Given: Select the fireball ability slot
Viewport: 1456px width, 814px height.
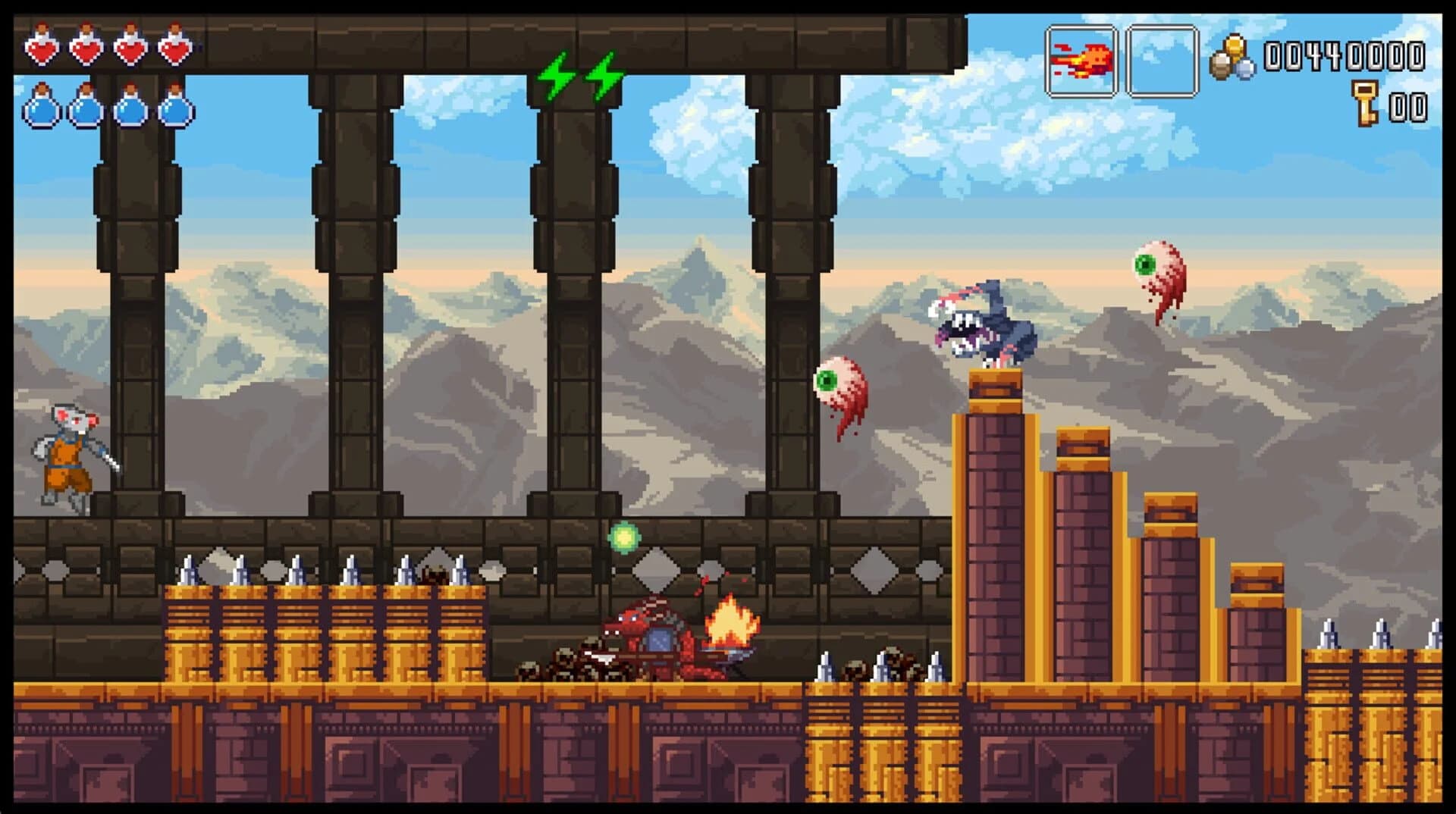Looking at the screenshot, I should coord(1081,61).
